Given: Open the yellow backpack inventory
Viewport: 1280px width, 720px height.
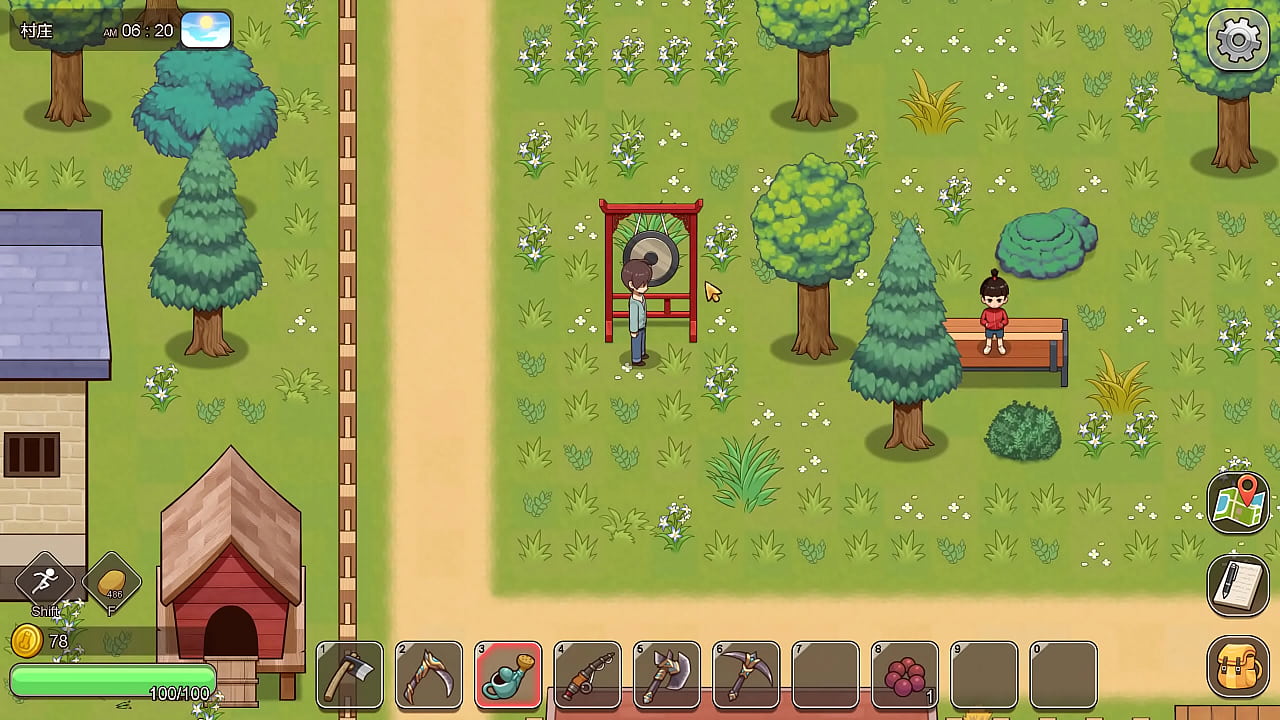Looking at the screenshot, I should coord(1238,667).
